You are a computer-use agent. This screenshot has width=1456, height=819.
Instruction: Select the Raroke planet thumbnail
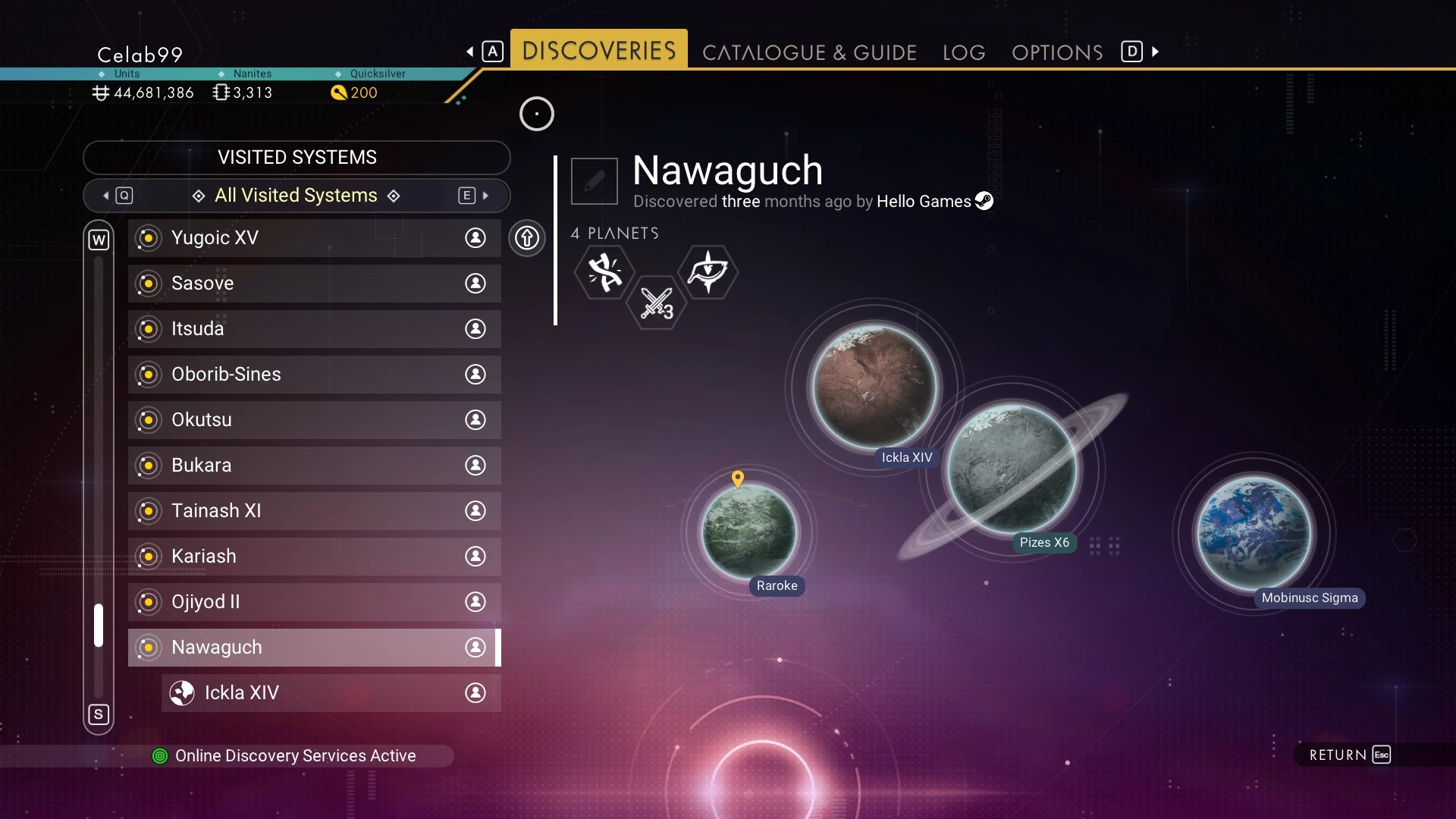pos(749,531)
